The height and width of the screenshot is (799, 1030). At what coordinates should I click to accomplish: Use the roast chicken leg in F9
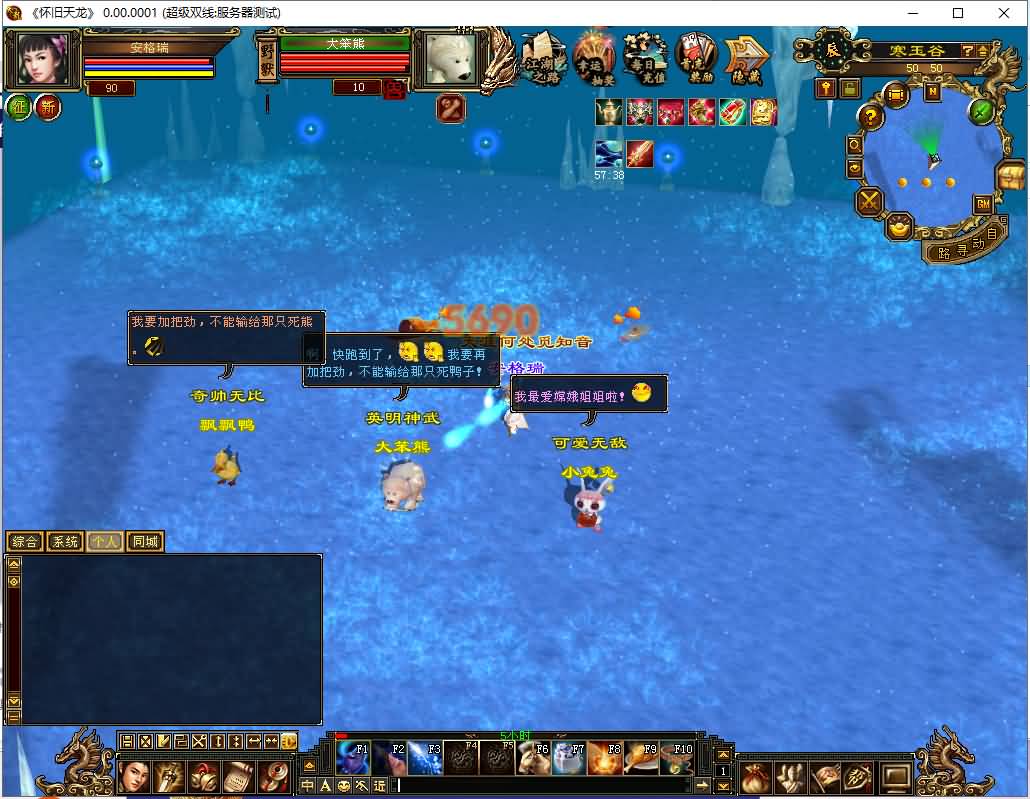pos(641,758)
